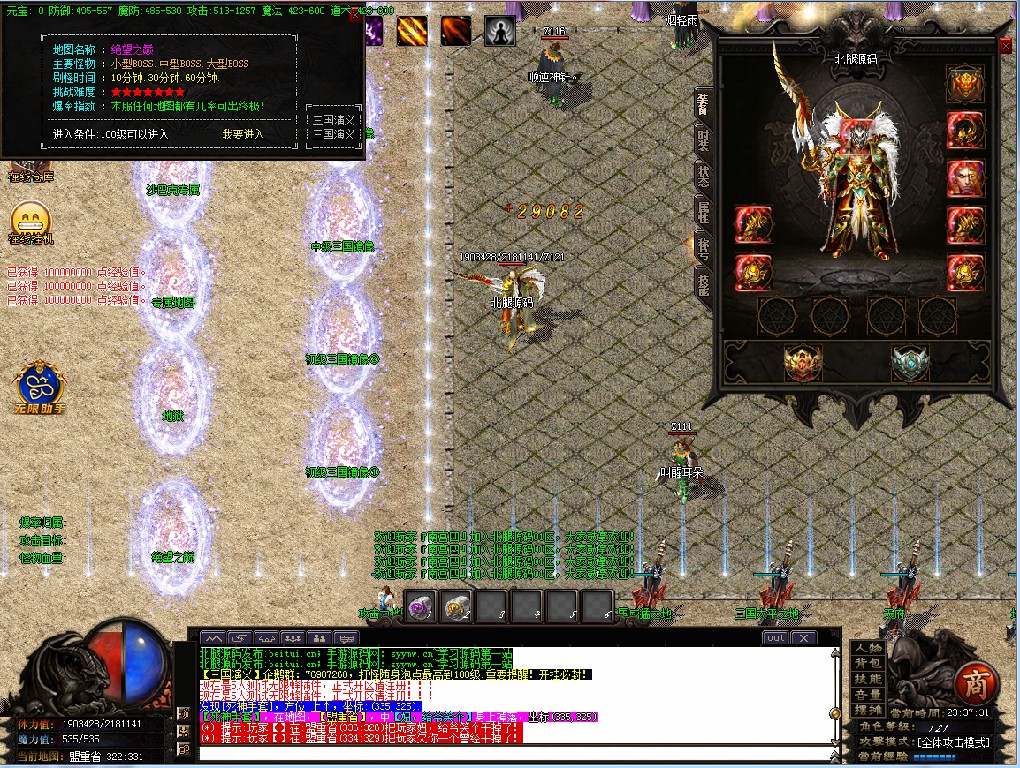Open the 背包 bag menu
1020x768 pixels.
click(x=868, y=664)
